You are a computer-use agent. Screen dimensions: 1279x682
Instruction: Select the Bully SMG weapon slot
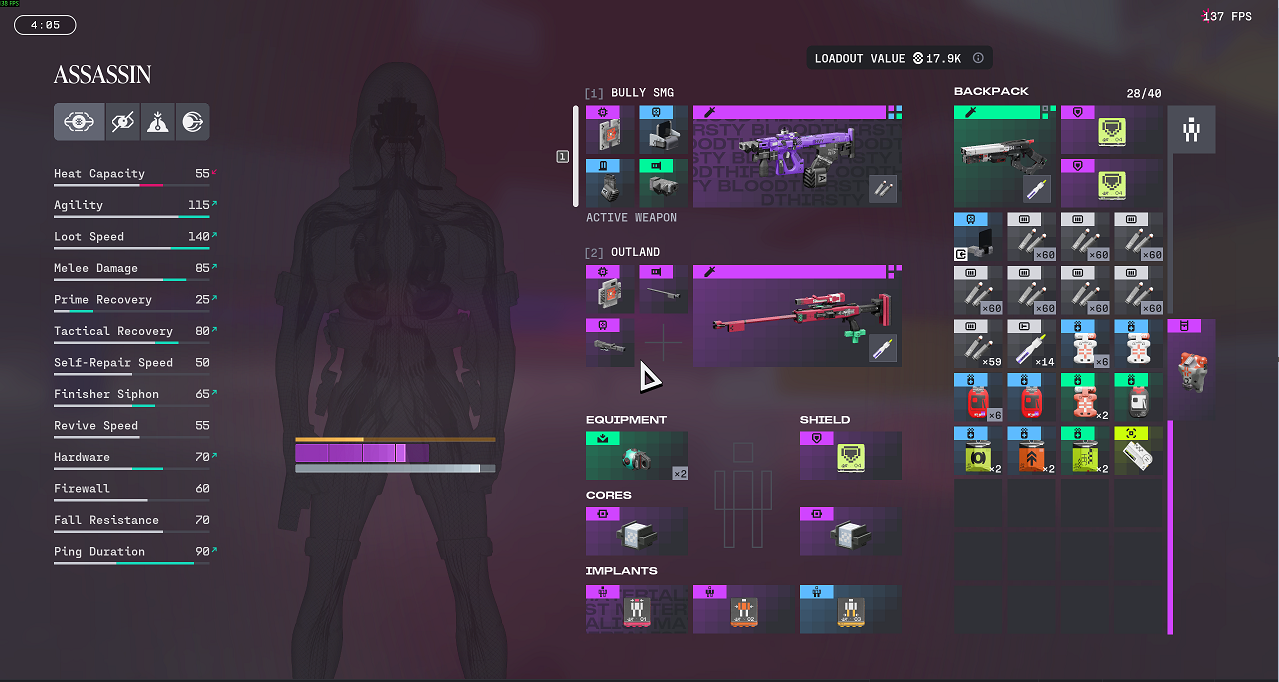point(796,157)
